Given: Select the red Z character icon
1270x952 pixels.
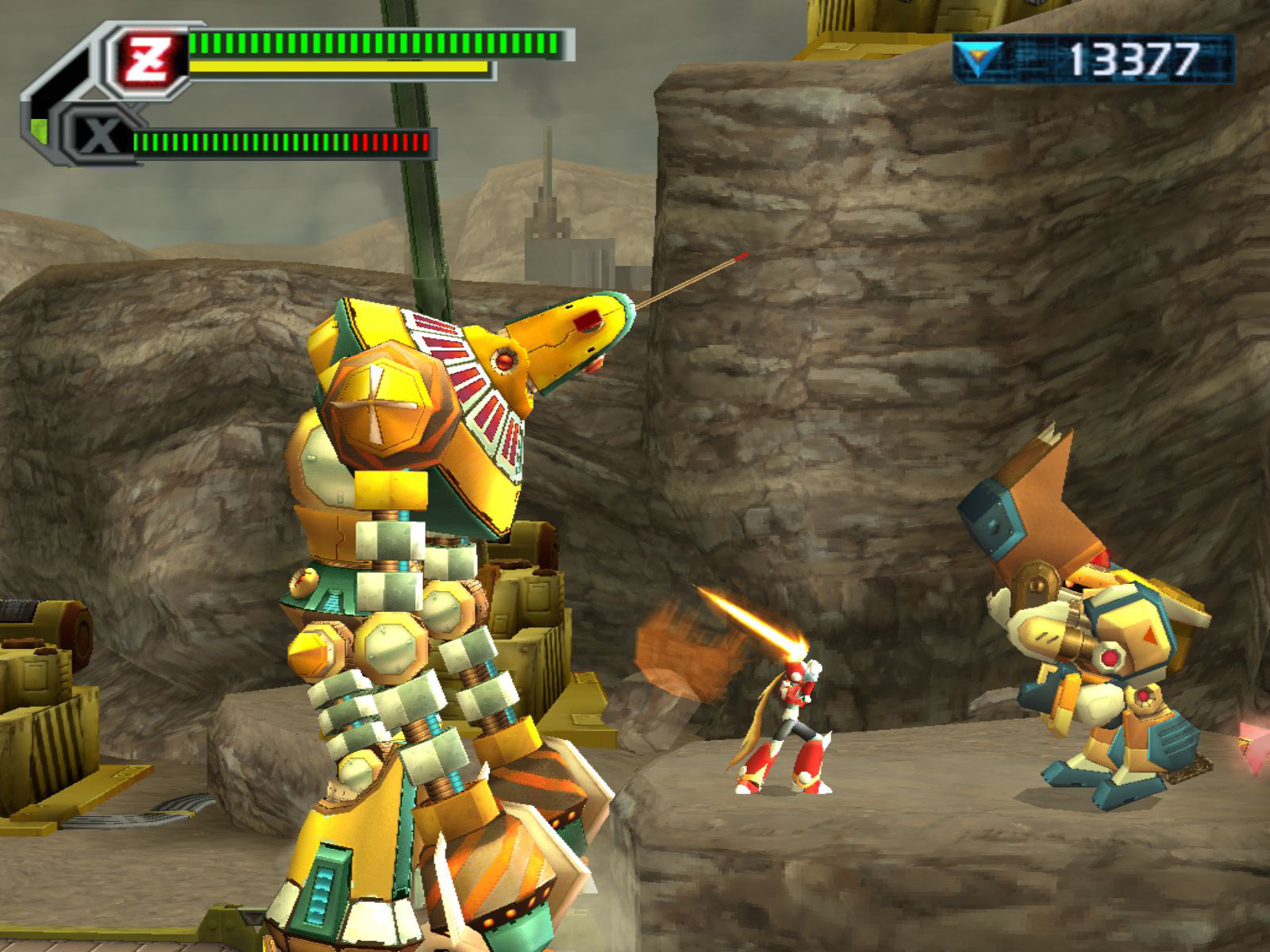Looking at the screenshot, I should [x=148, y=58].
